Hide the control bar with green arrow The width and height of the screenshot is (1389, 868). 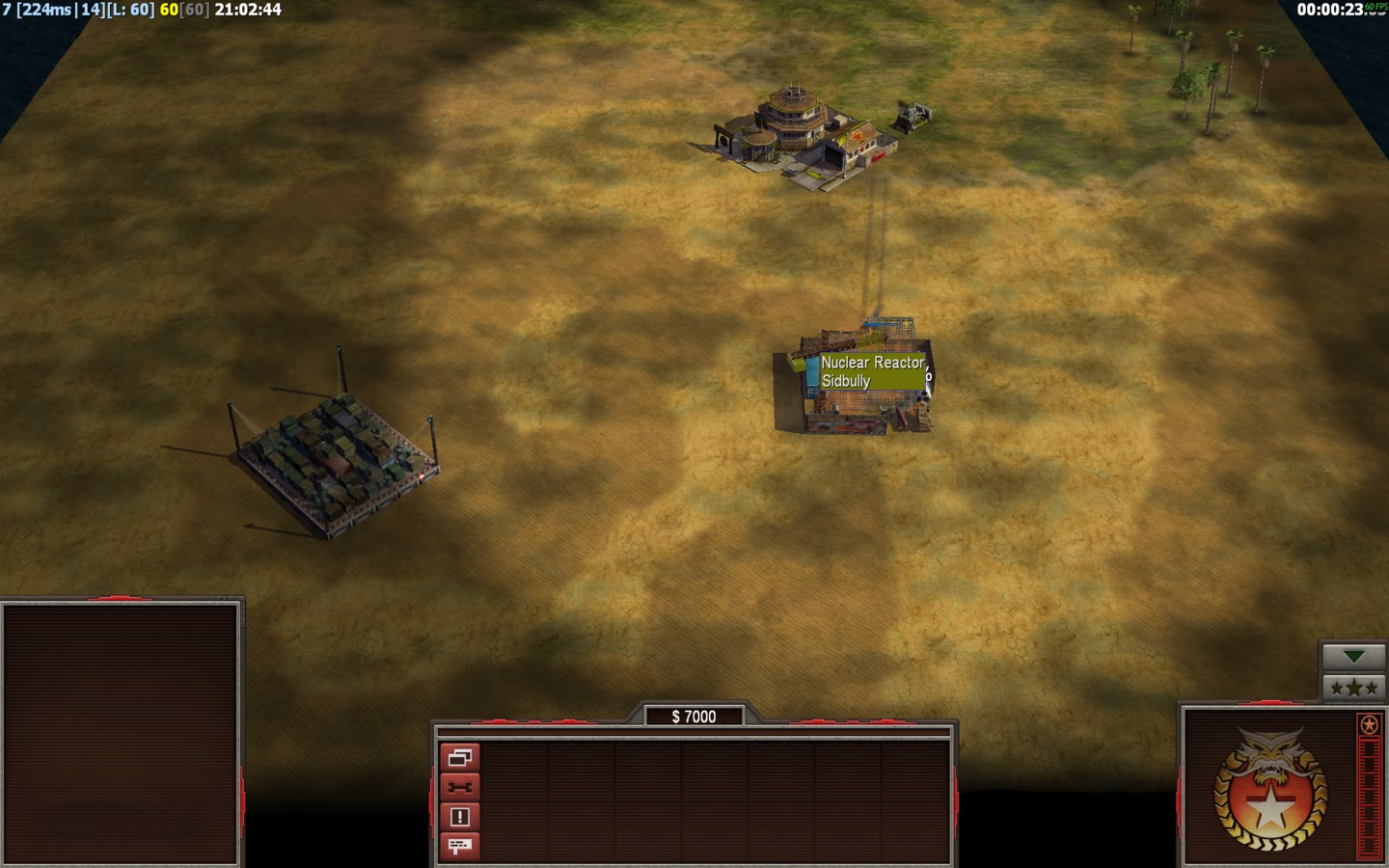point(1353,657)
